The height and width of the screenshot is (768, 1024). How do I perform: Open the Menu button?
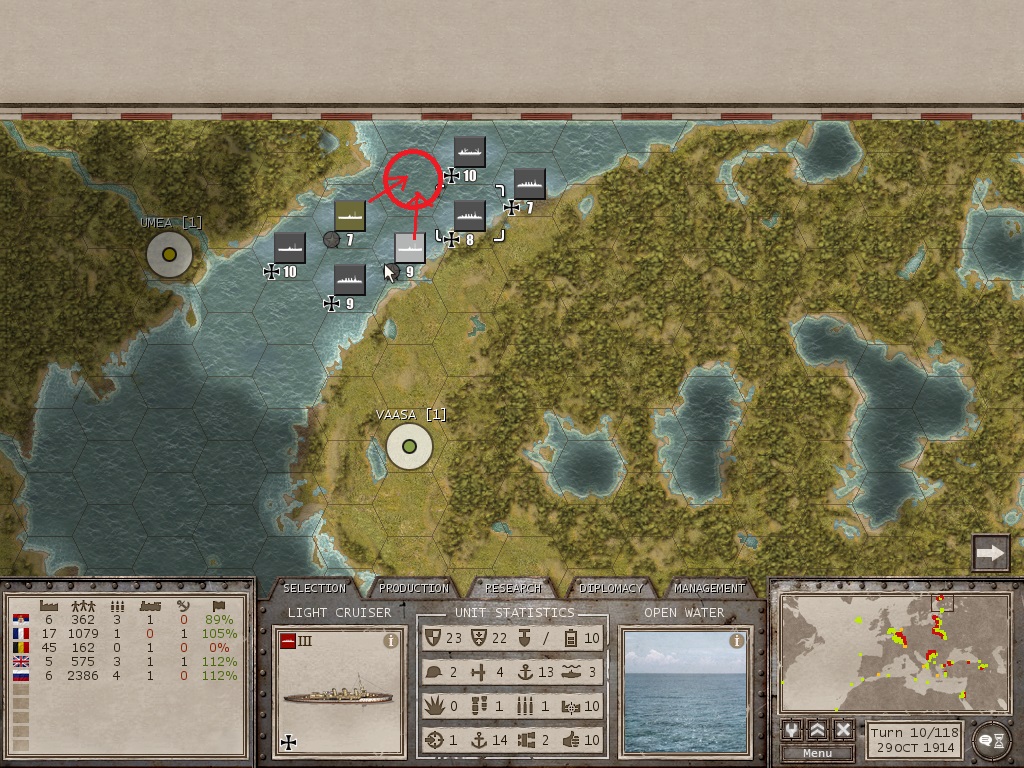[817, 753]
